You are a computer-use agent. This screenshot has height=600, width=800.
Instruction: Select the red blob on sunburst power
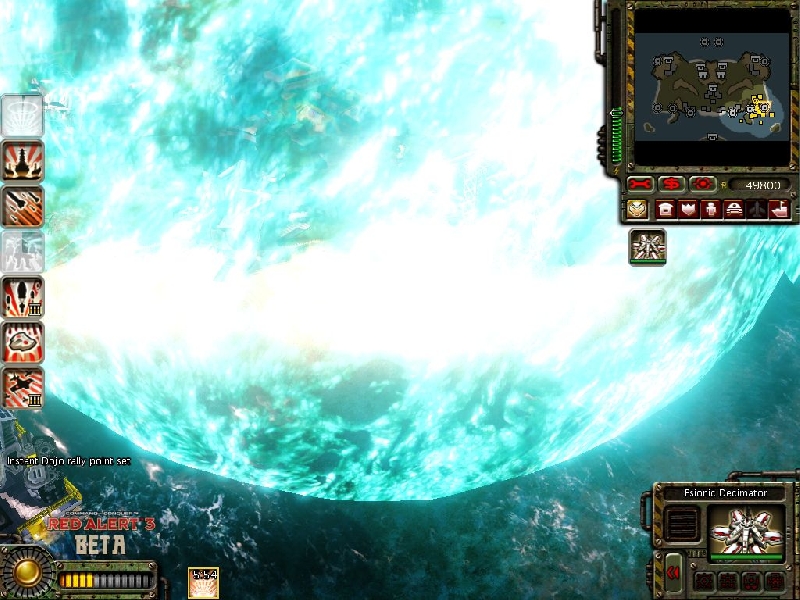[x=22, y=342]
